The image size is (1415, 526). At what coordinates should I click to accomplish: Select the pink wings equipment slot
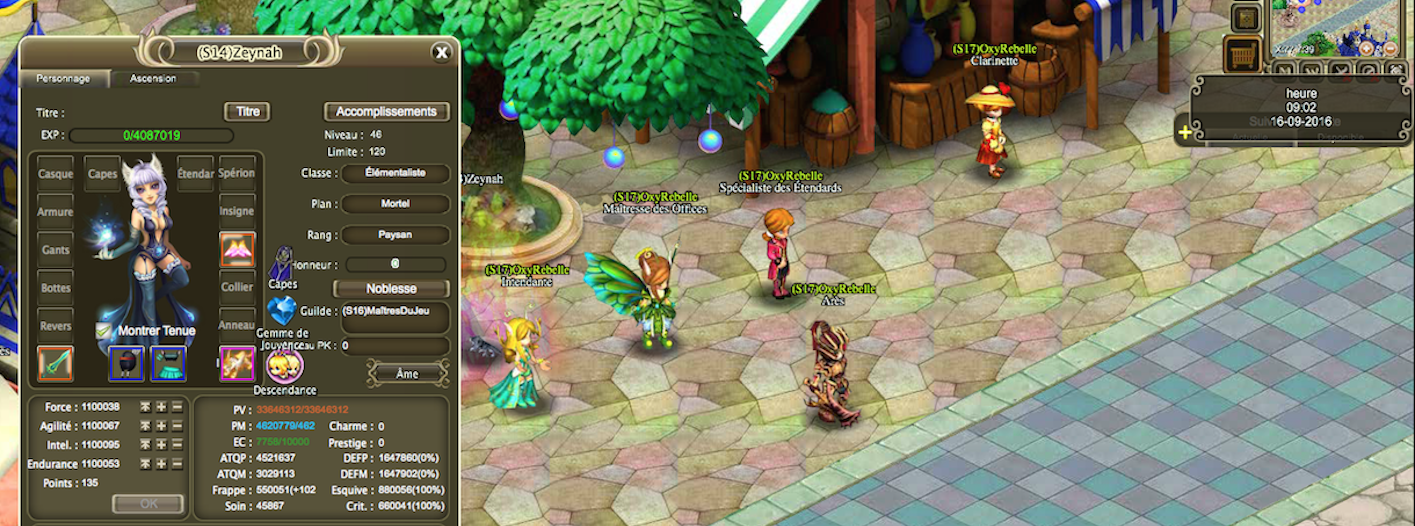coord(237,250)
